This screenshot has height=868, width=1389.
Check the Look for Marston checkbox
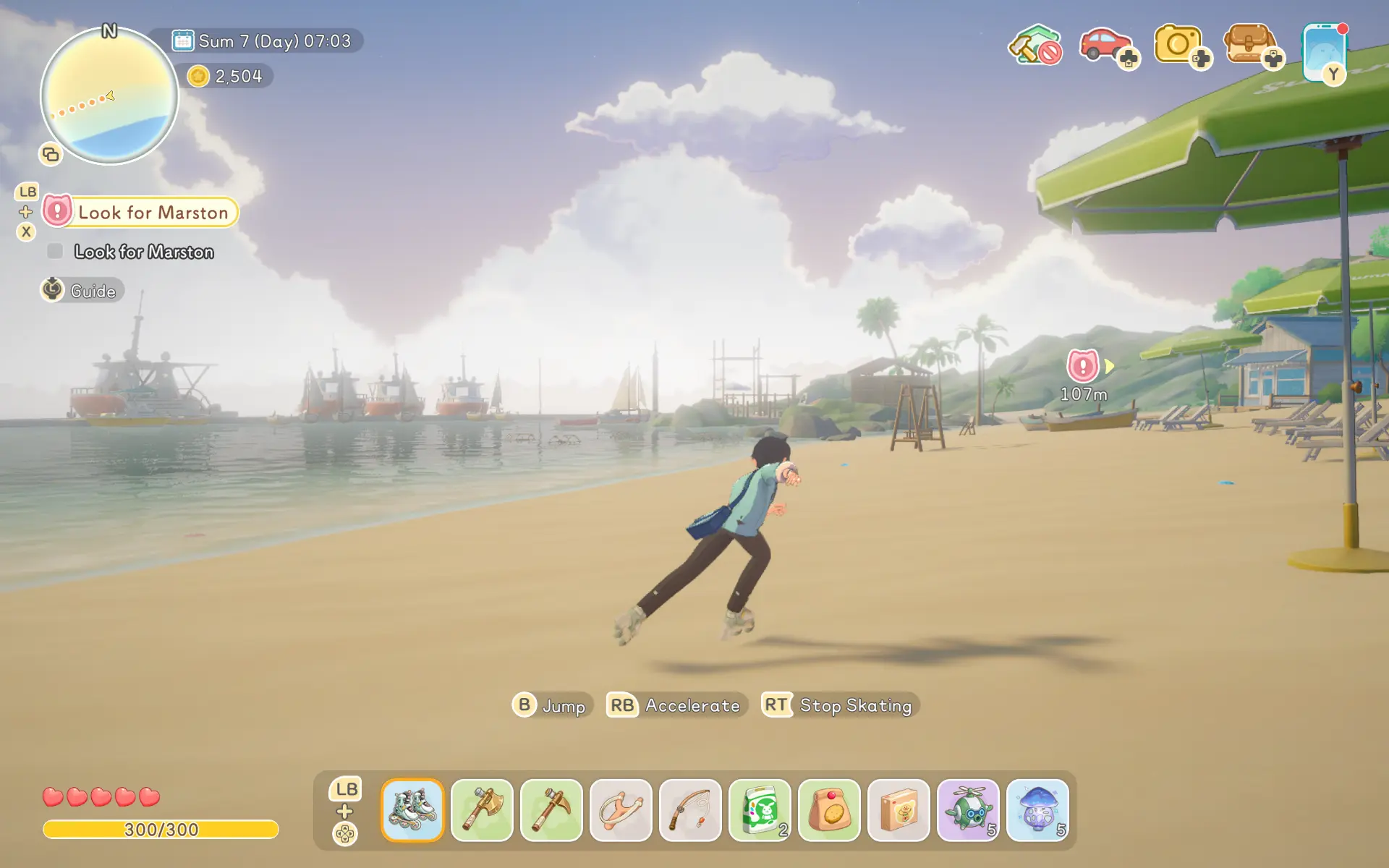tap(54, 251)
